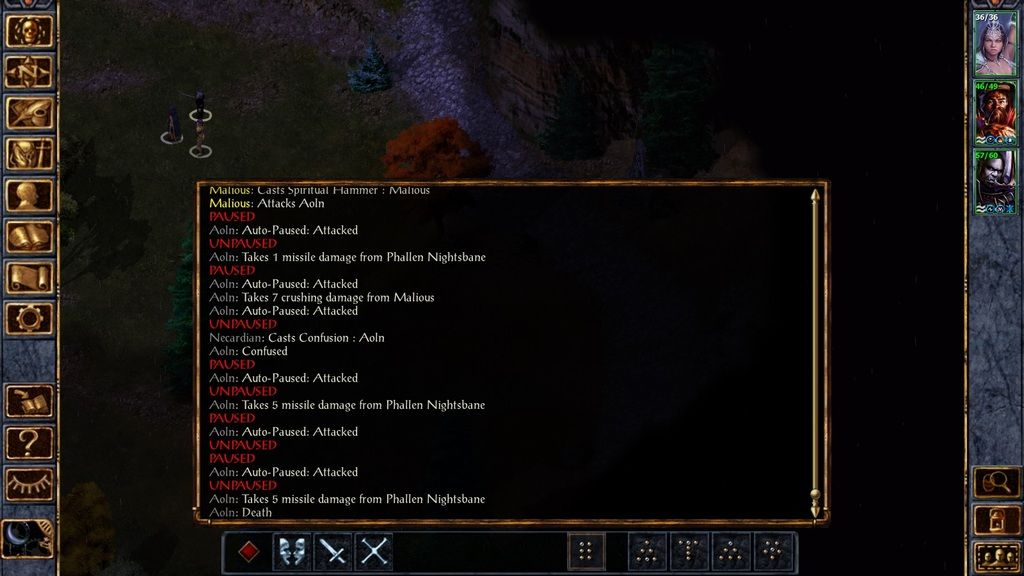The image size is (1024, 576).
Task: Activate the twin masks talk action
Action: point(292,552)
